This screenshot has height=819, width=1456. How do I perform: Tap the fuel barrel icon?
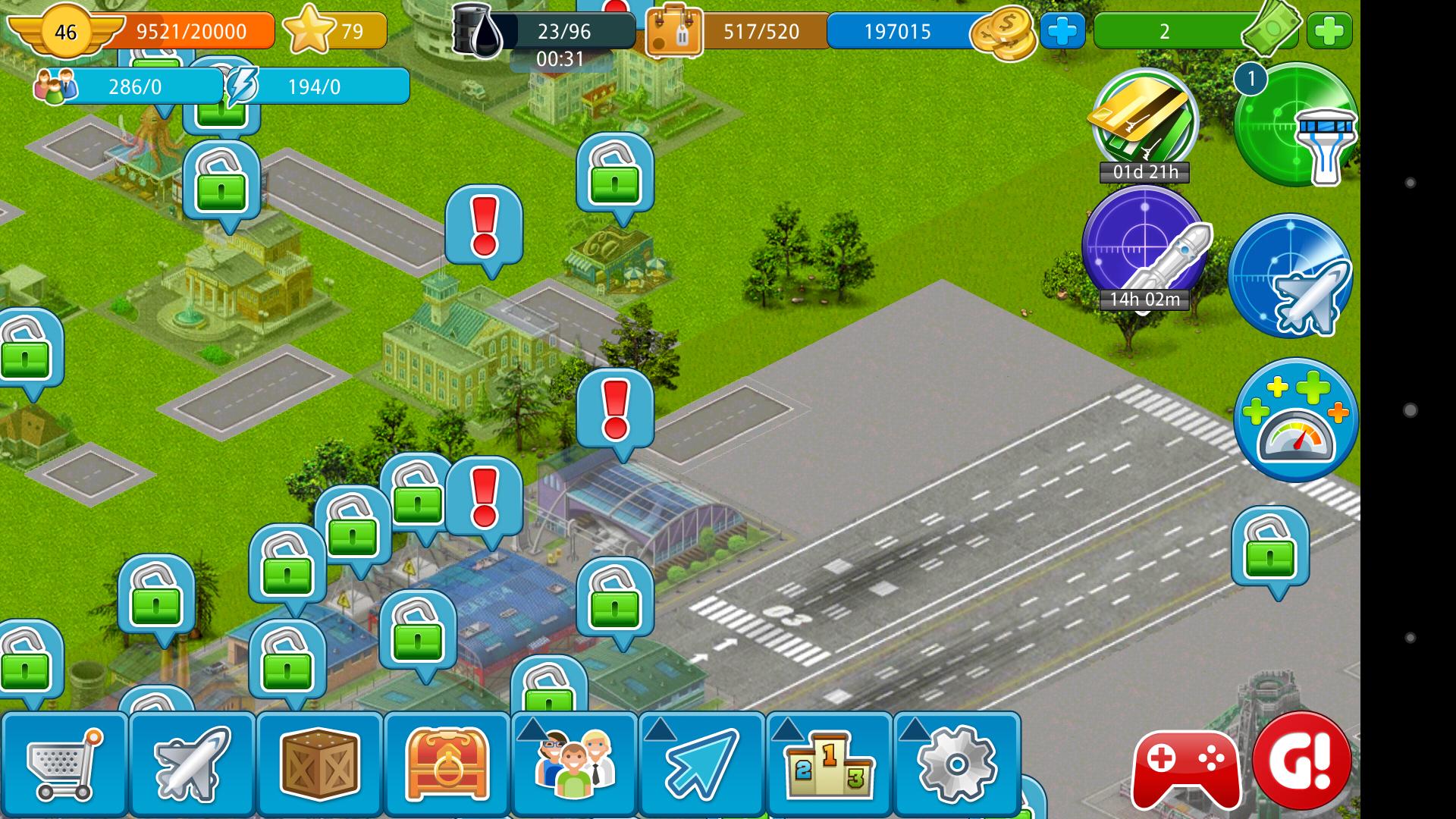[x=478, y=32]
